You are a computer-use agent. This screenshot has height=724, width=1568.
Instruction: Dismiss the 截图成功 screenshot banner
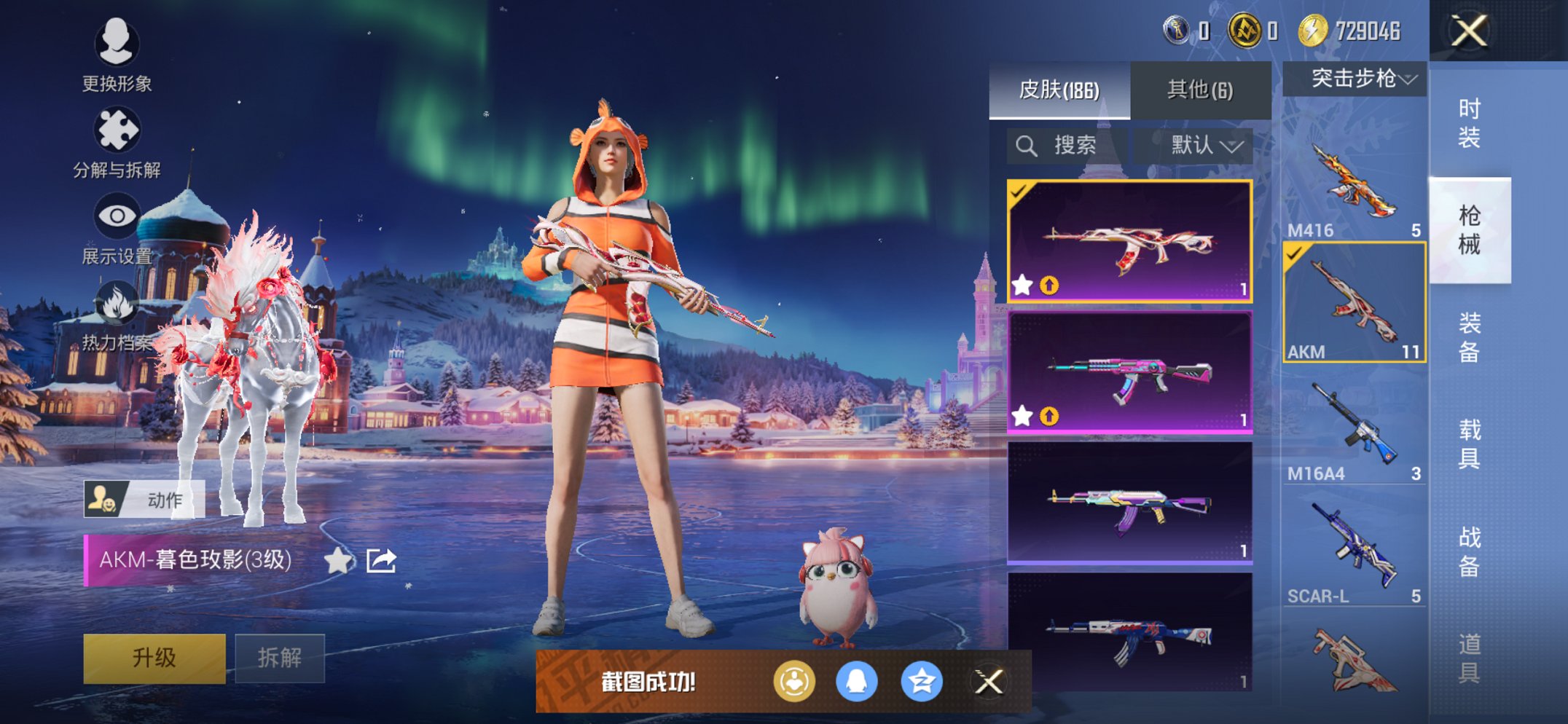point(989,682)
